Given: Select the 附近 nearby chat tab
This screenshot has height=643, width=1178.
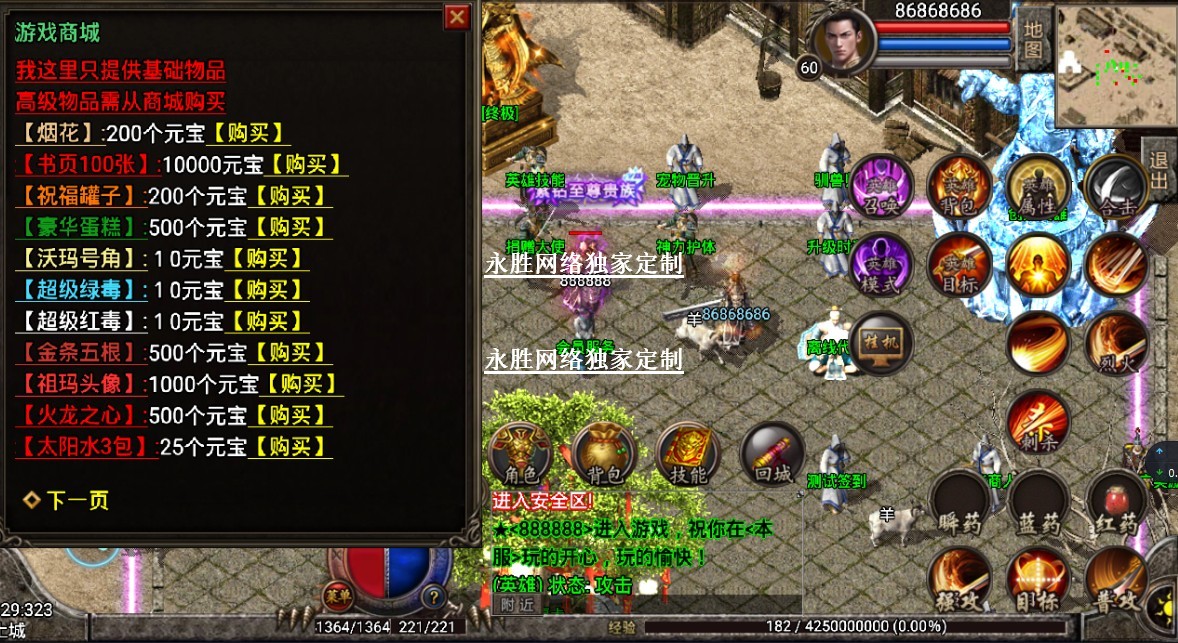Looking at the screenshot, I should [x=517, y=603].
